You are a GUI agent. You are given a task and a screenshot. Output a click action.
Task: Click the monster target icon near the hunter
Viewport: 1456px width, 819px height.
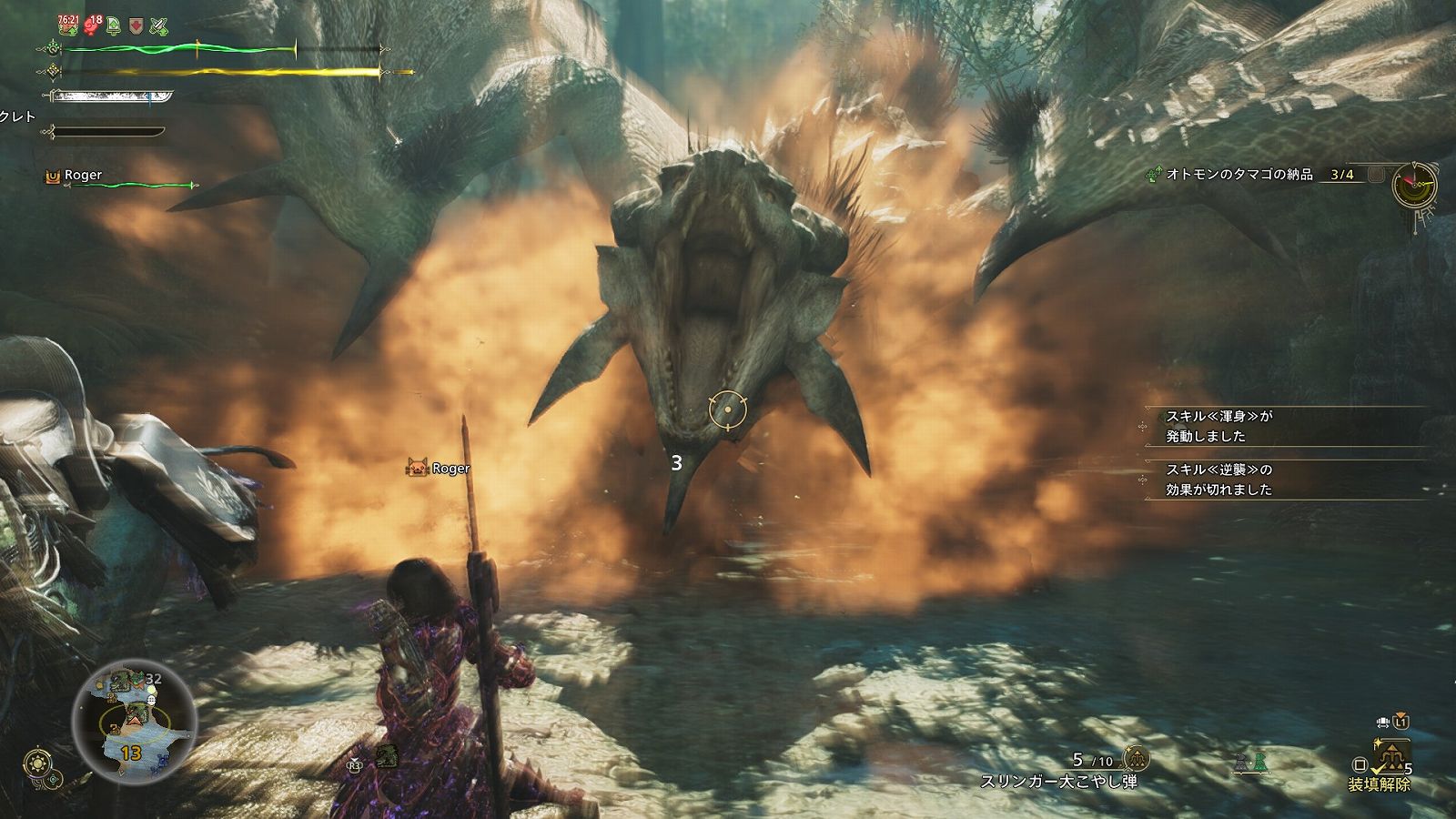tap(387, 755)
